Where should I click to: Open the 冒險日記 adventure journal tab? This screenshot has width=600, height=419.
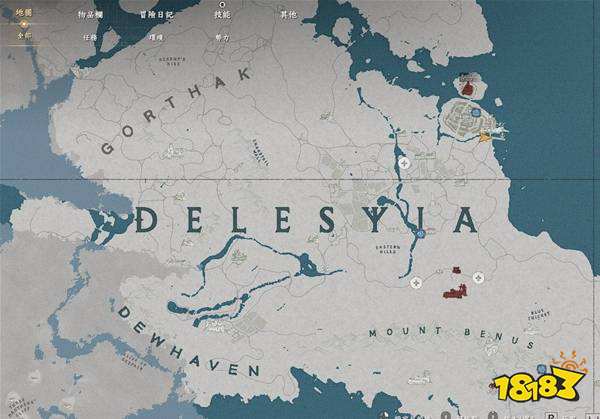157,16
